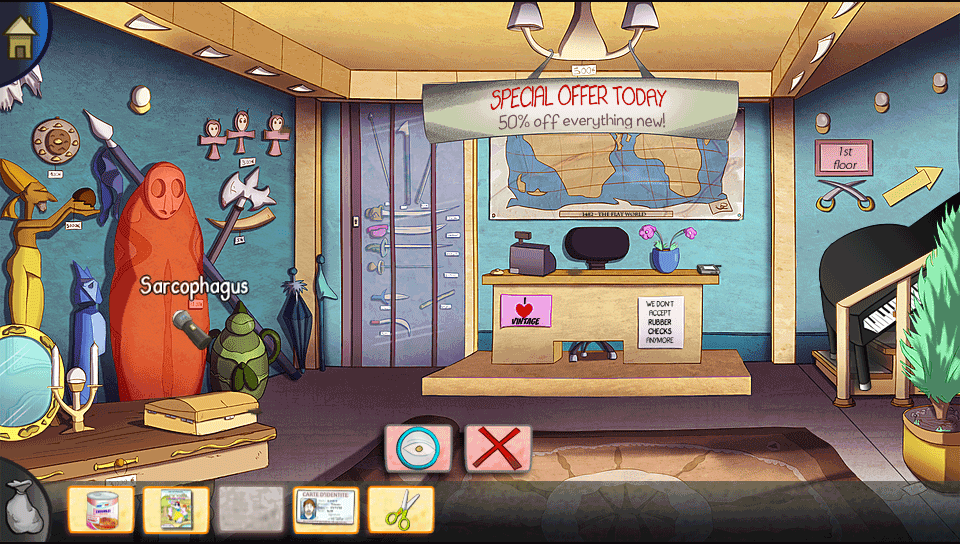The height and width of the screenshot is (544, 960).
Task: Select the food can inventory item
Action: click(x=101, y=510)
